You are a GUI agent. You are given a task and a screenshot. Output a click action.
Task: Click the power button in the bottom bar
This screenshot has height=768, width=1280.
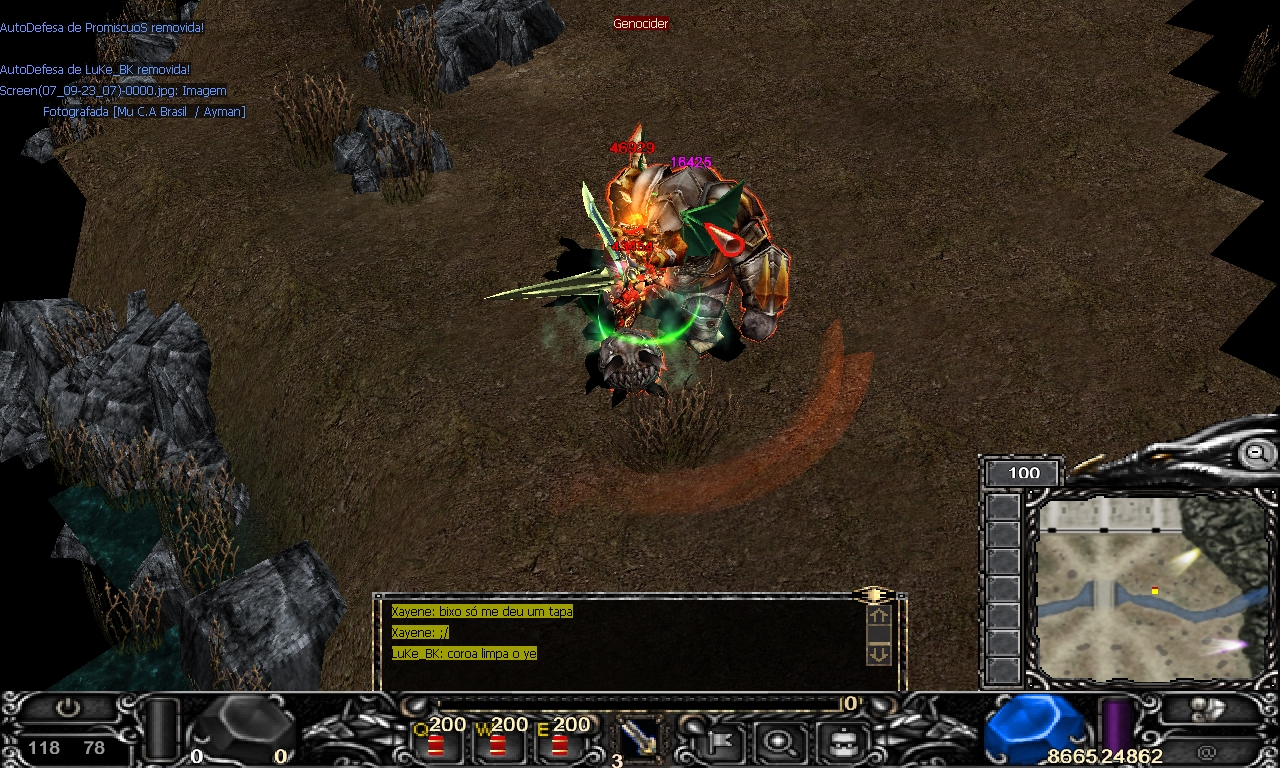point(67,707)
